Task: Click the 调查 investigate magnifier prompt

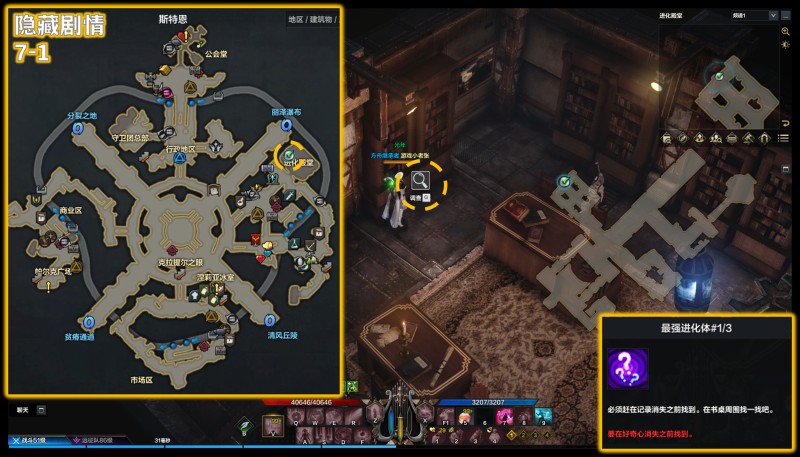Action: click(x=421, y=181)
